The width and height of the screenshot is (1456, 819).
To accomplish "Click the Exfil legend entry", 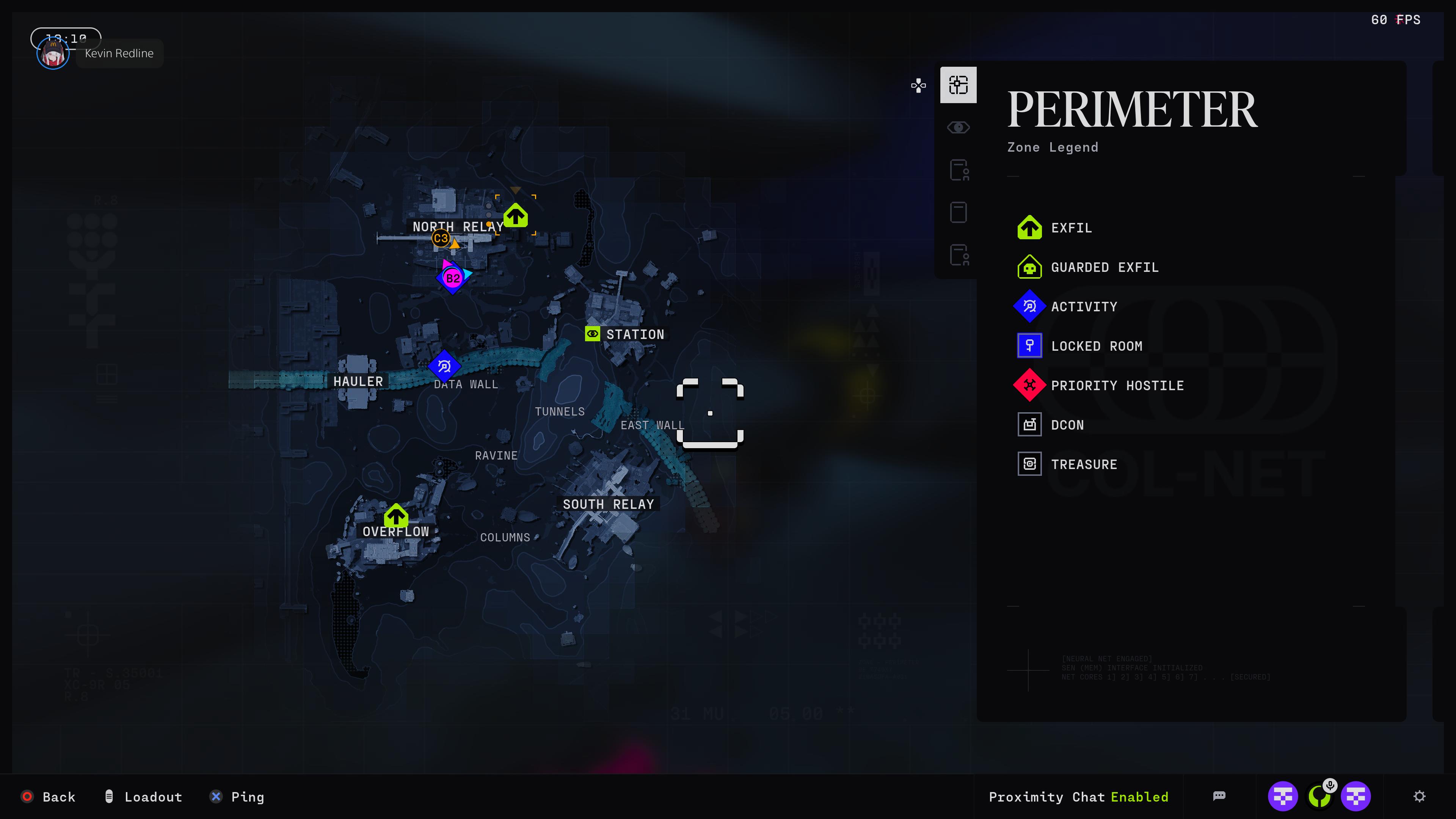I will pos(1070,228).
